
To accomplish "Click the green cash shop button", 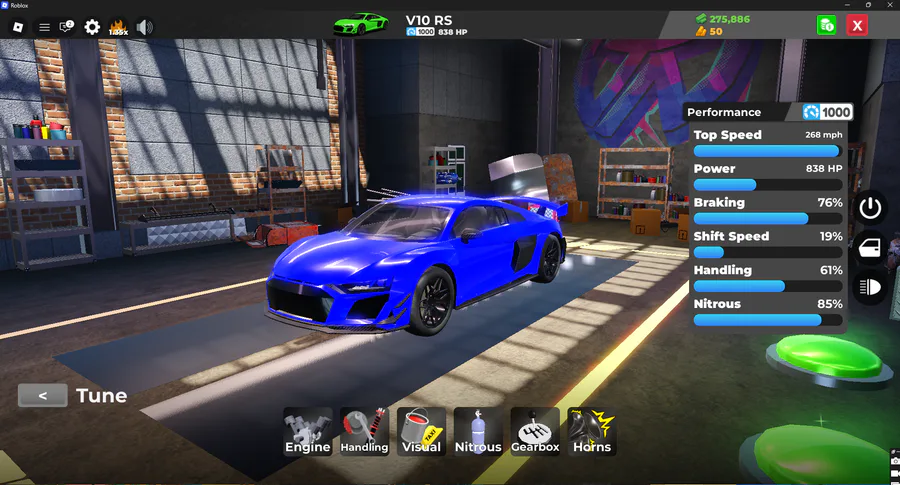I will (x=827, y=26).
